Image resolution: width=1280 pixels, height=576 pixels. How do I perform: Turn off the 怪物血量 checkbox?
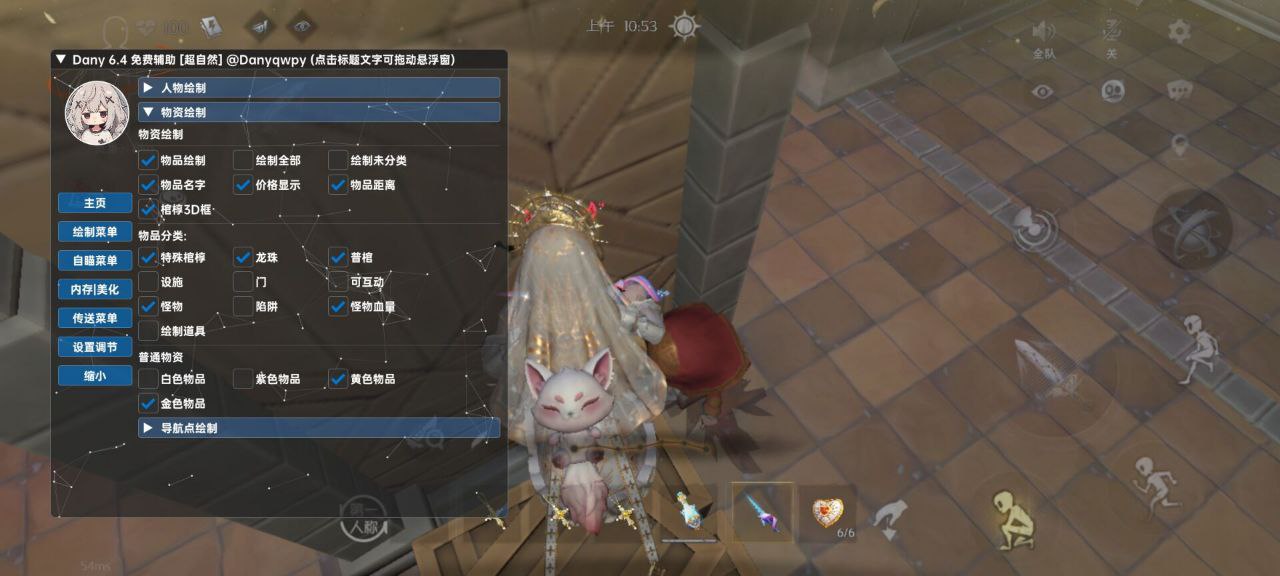338,307
